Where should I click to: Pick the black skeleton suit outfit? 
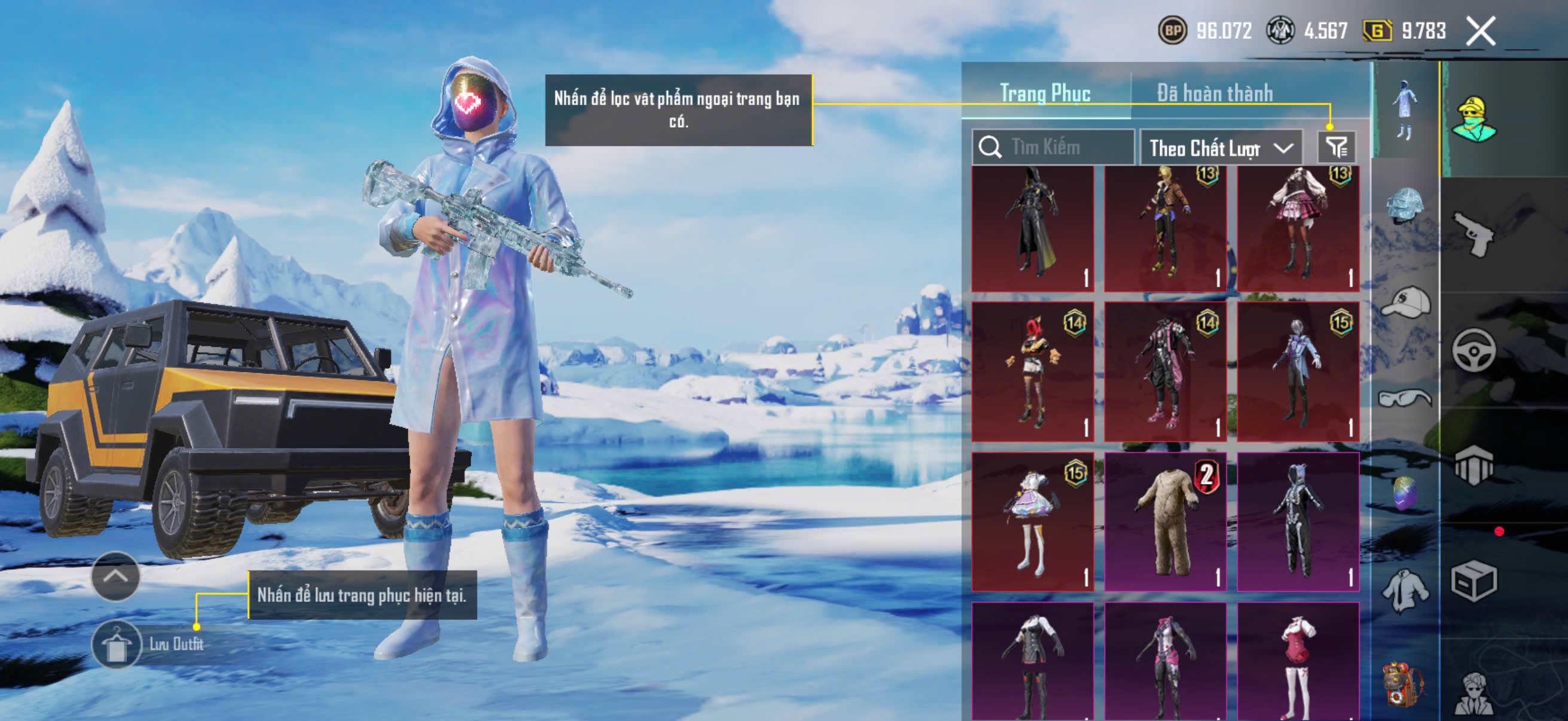(1298, 521)
